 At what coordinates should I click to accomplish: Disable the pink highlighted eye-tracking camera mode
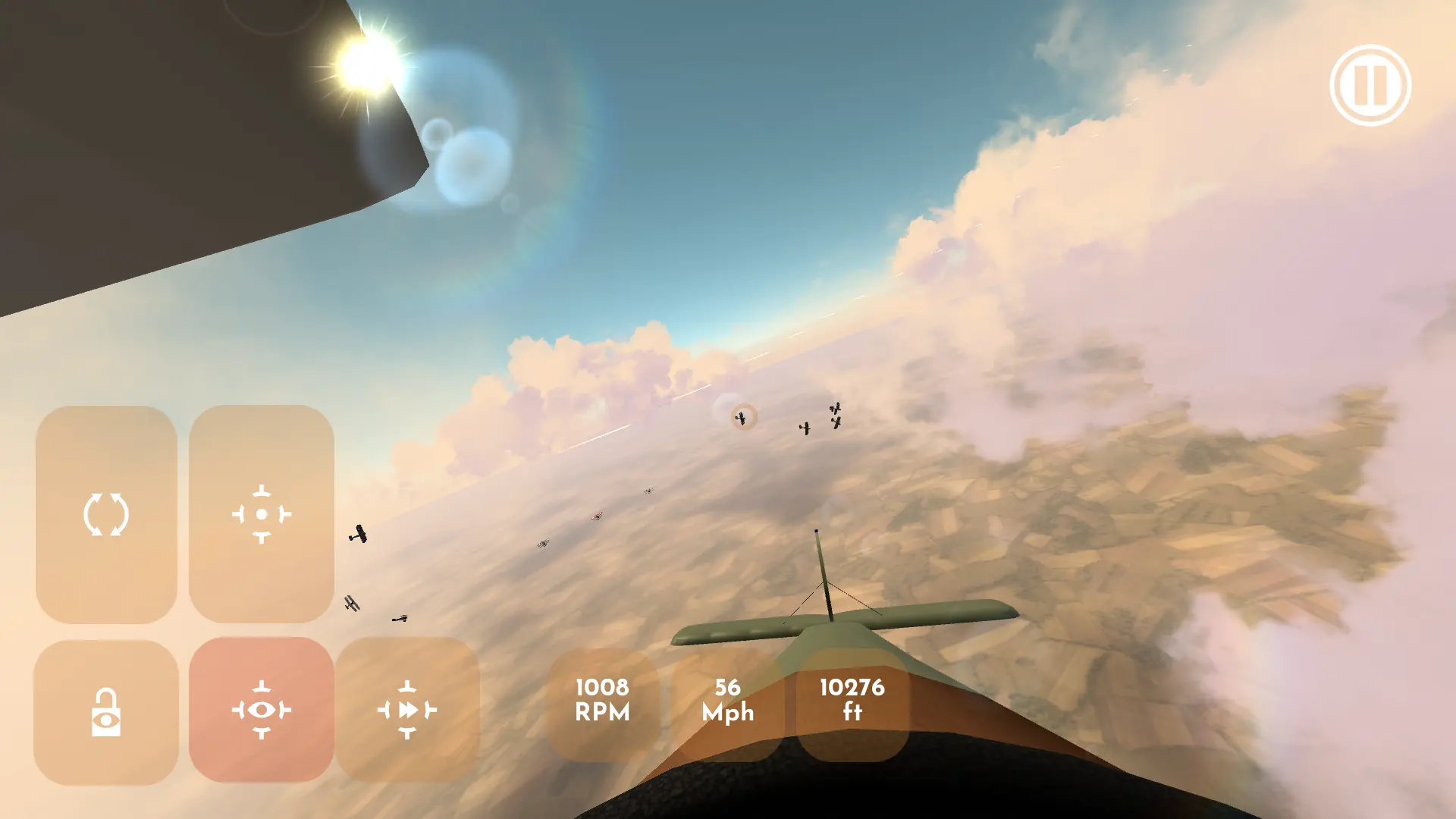(262, 711)
